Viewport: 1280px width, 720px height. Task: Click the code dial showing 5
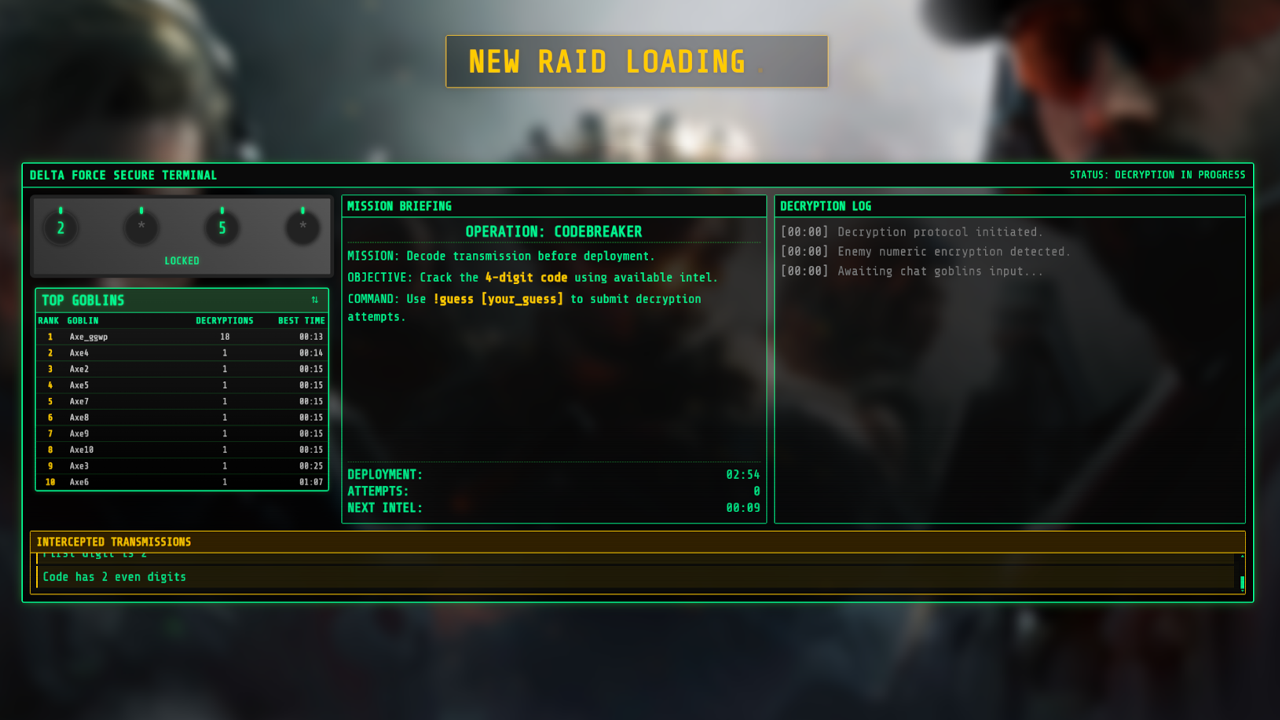click(x=222, y=228)
